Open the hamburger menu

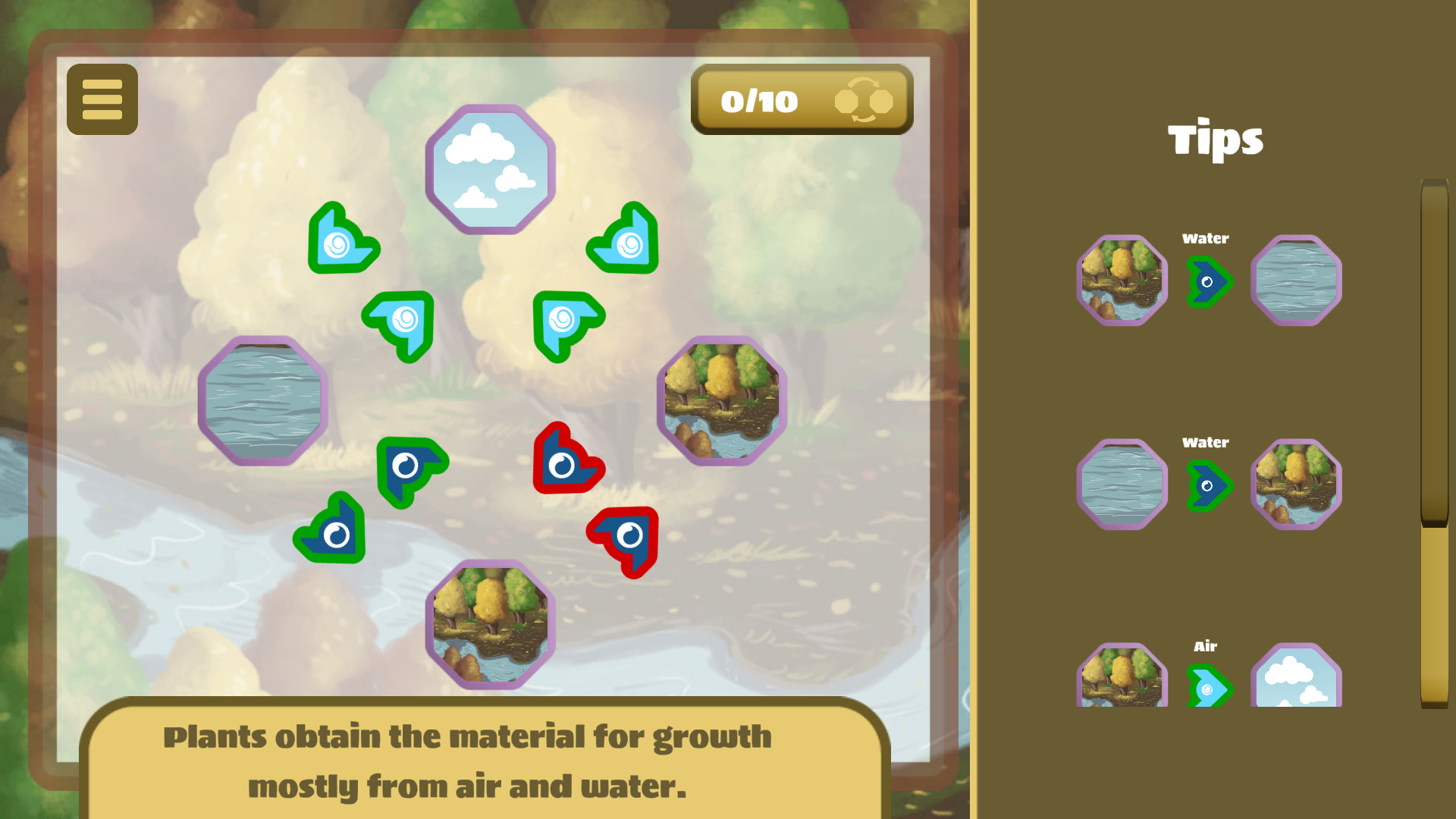click(x=102, y=99)
